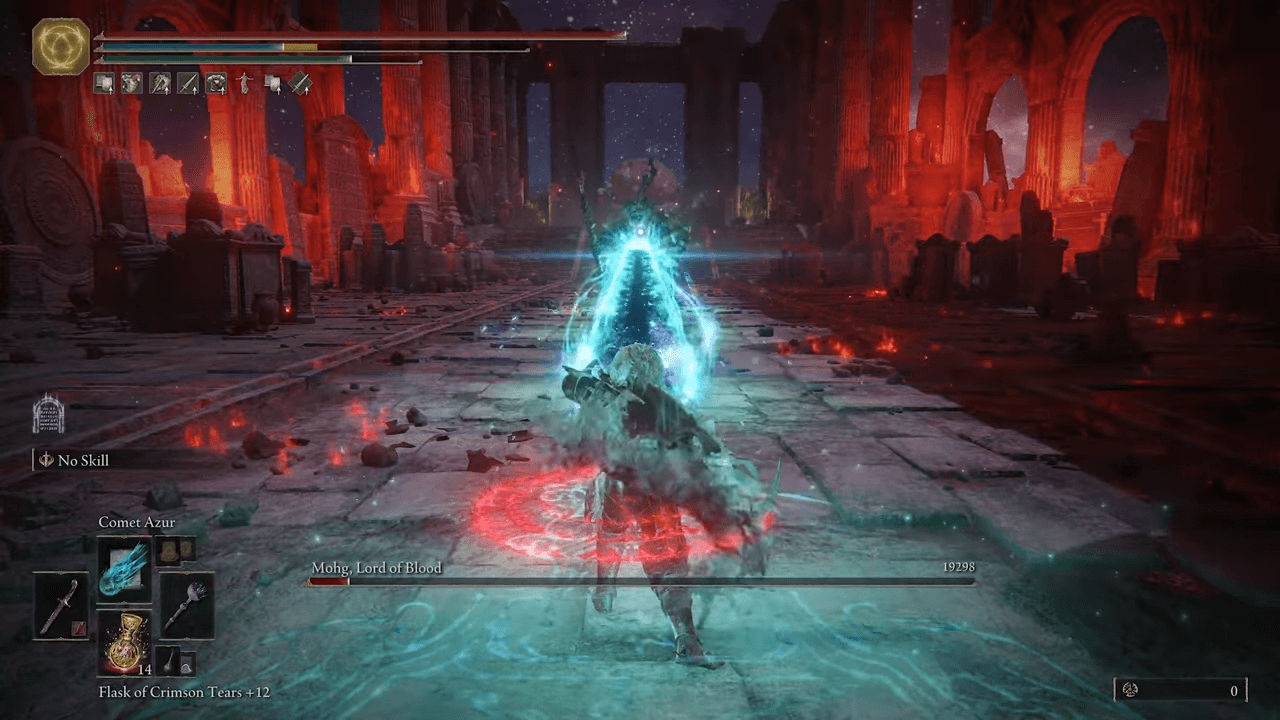Image resolution: width=1280 pixels, height=720 pixels.
Task: Click the No Skill weapon art label
Action: (83, 460)
